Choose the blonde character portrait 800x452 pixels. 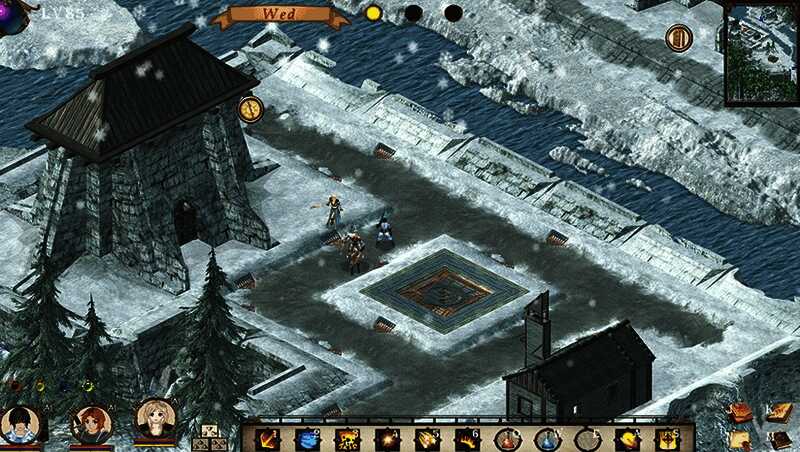[x=156, y=419]
